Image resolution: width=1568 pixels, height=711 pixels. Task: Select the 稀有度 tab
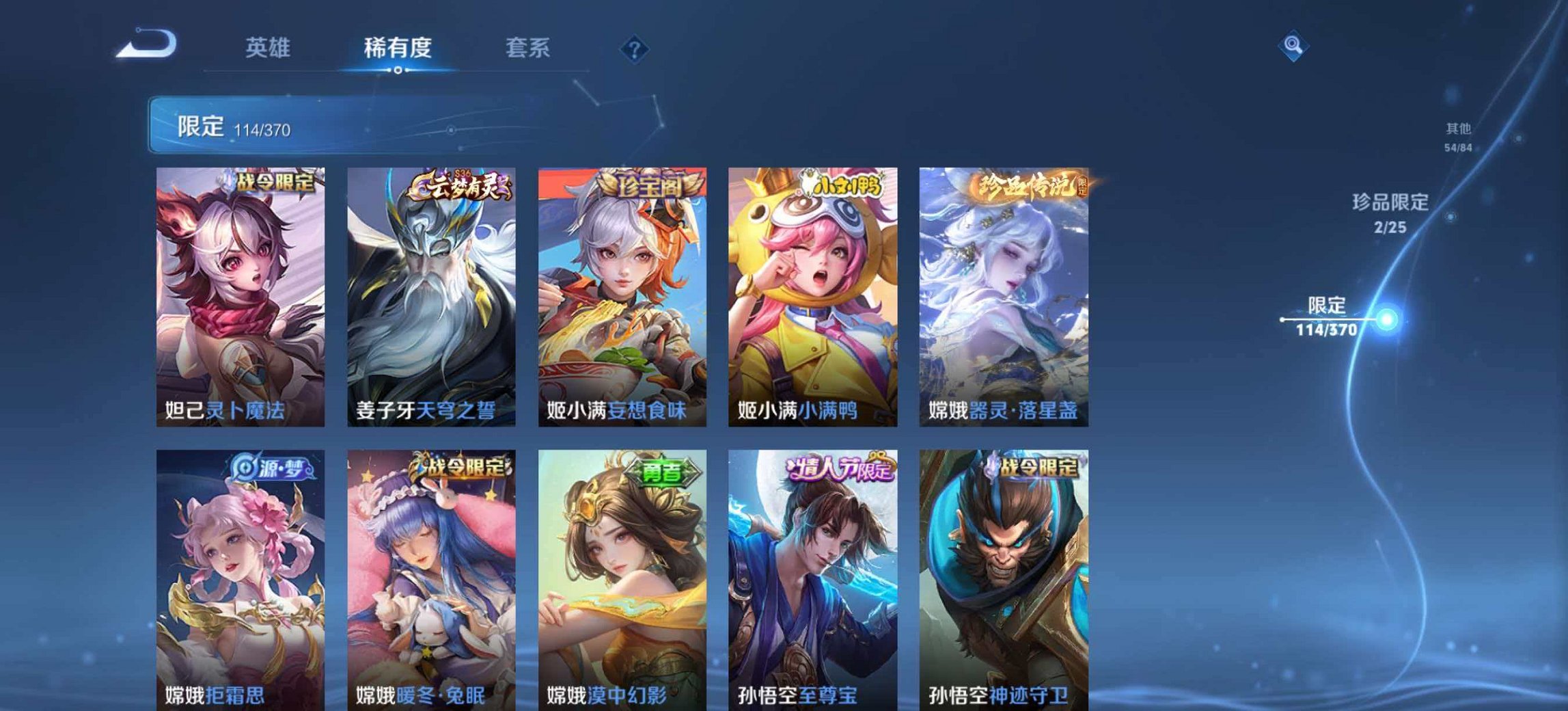(x=398, y=47)
